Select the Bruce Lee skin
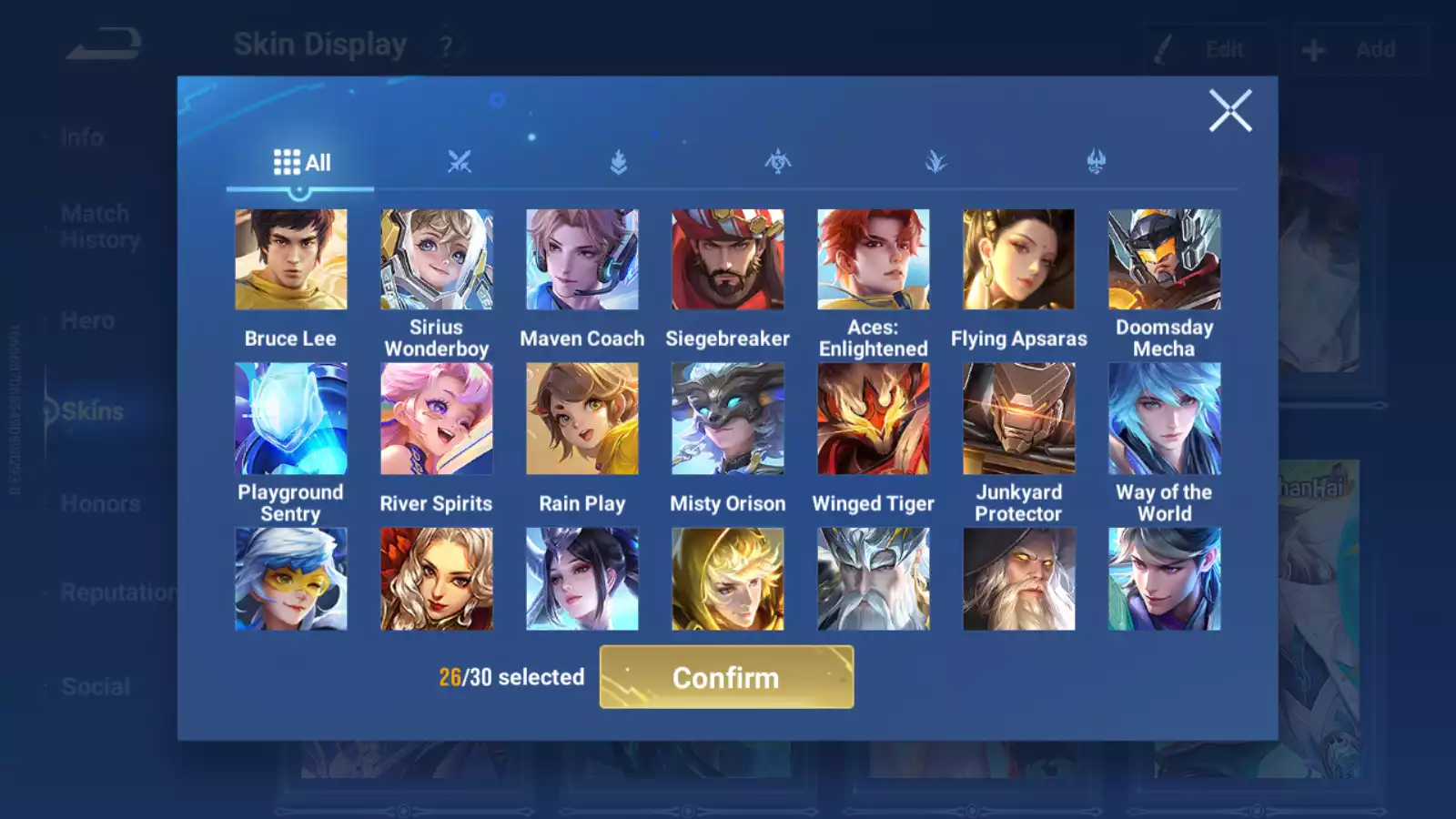This screenshot has width=1456, height=819. pos(290,259)
